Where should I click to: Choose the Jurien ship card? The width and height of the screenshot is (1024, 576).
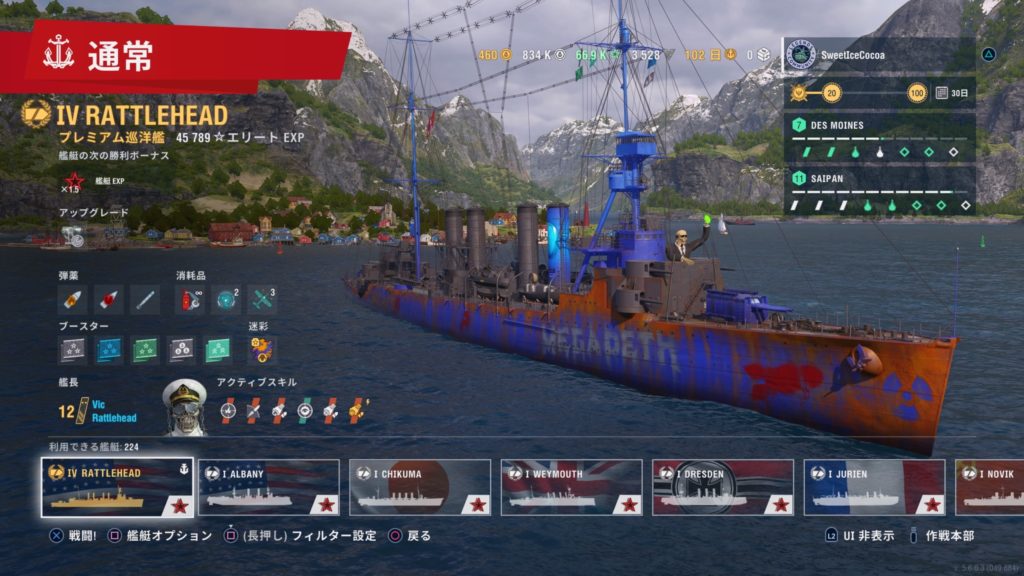pyautogui.click(x=873, y=487)
